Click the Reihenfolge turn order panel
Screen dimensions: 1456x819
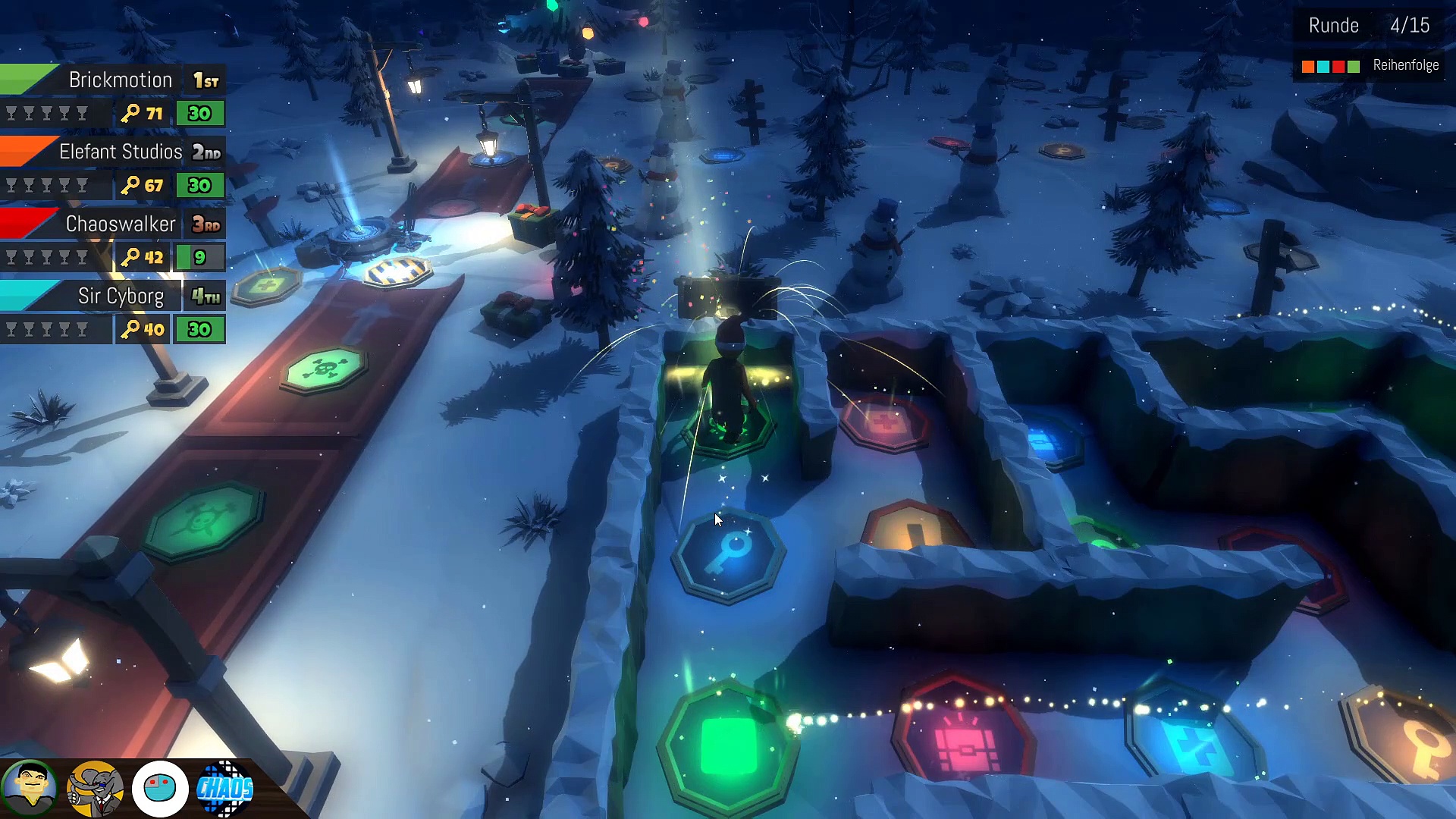click(x=1370, y=66)
